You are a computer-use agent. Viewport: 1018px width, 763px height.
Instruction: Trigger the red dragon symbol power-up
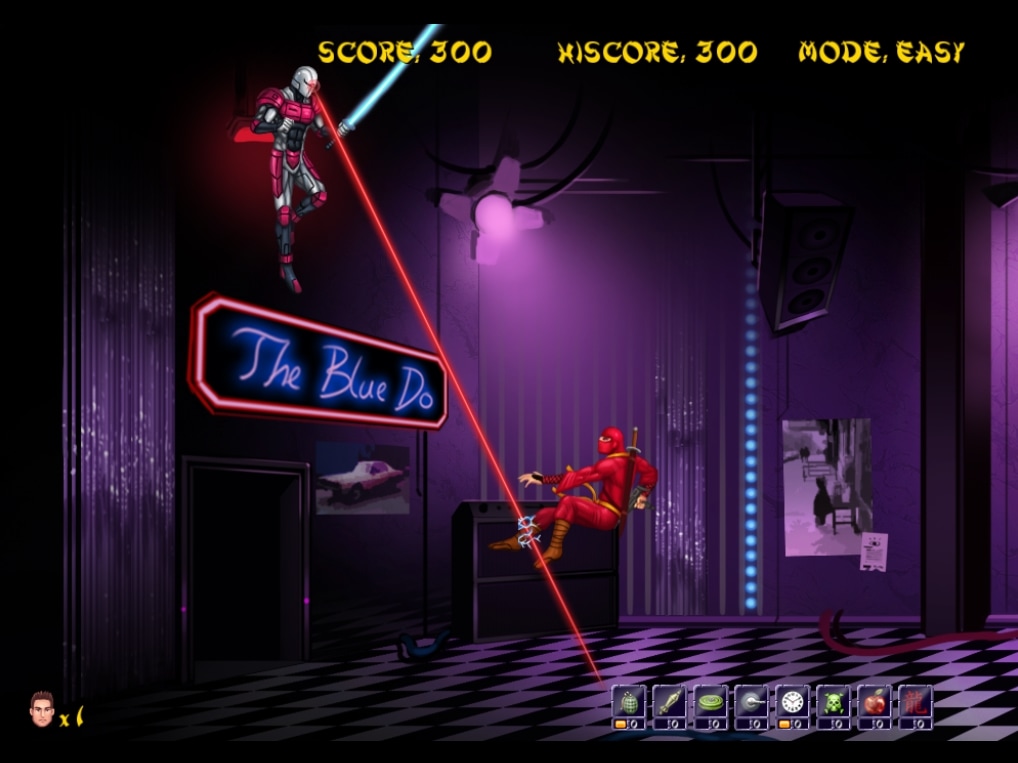(915, 702)
